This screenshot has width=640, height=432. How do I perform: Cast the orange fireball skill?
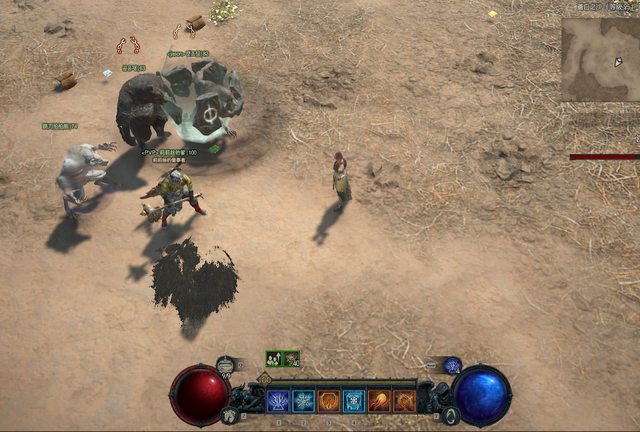380,401
